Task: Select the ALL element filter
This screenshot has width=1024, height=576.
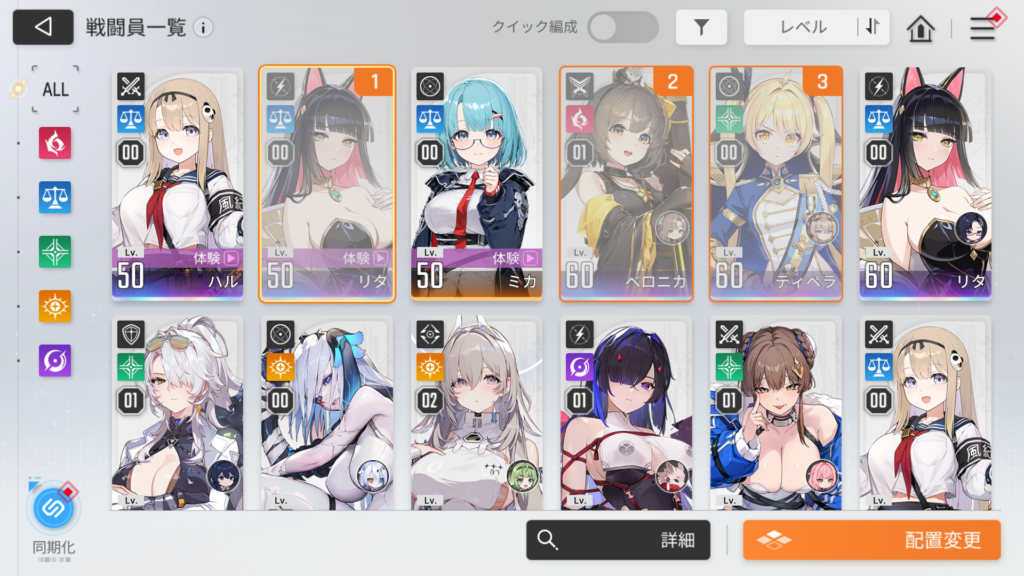Action: [55, 89]
